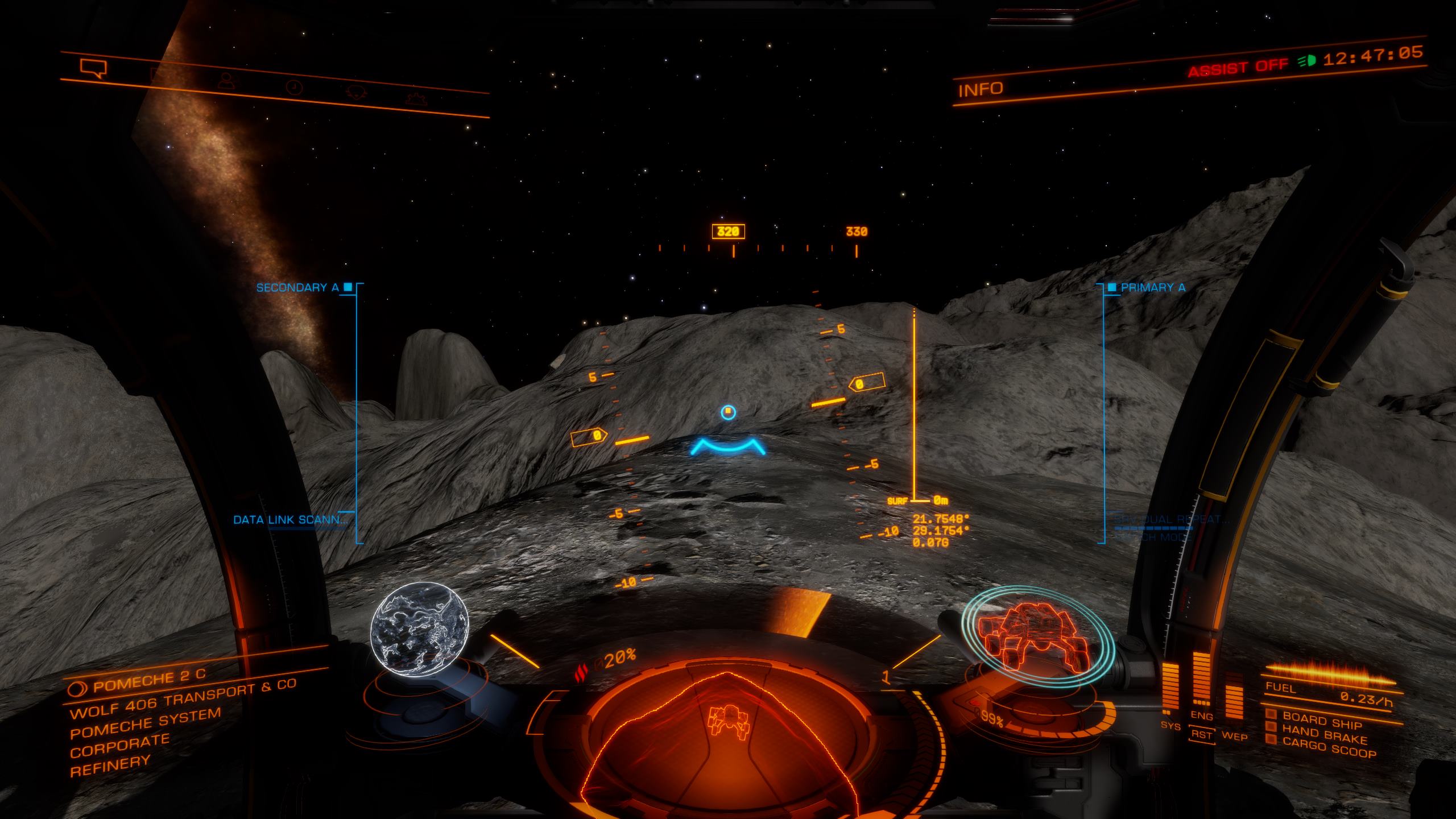Click the ENG power column label
Image resolution: width=1456 pixels, height=819 pixels.
tap(1201, 717)
